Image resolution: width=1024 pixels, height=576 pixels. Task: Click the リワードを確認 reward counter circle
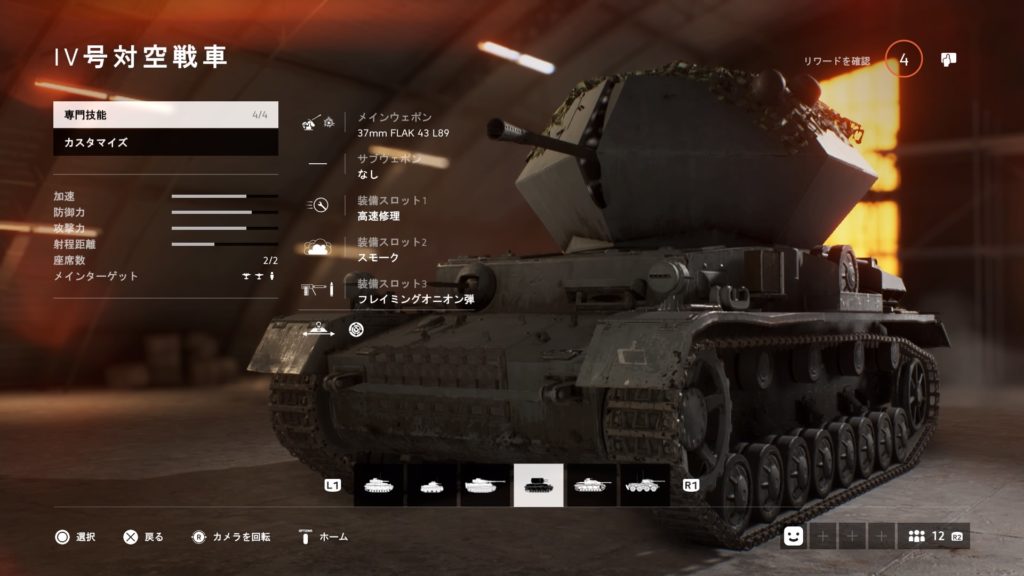click(x=903, y=60)
